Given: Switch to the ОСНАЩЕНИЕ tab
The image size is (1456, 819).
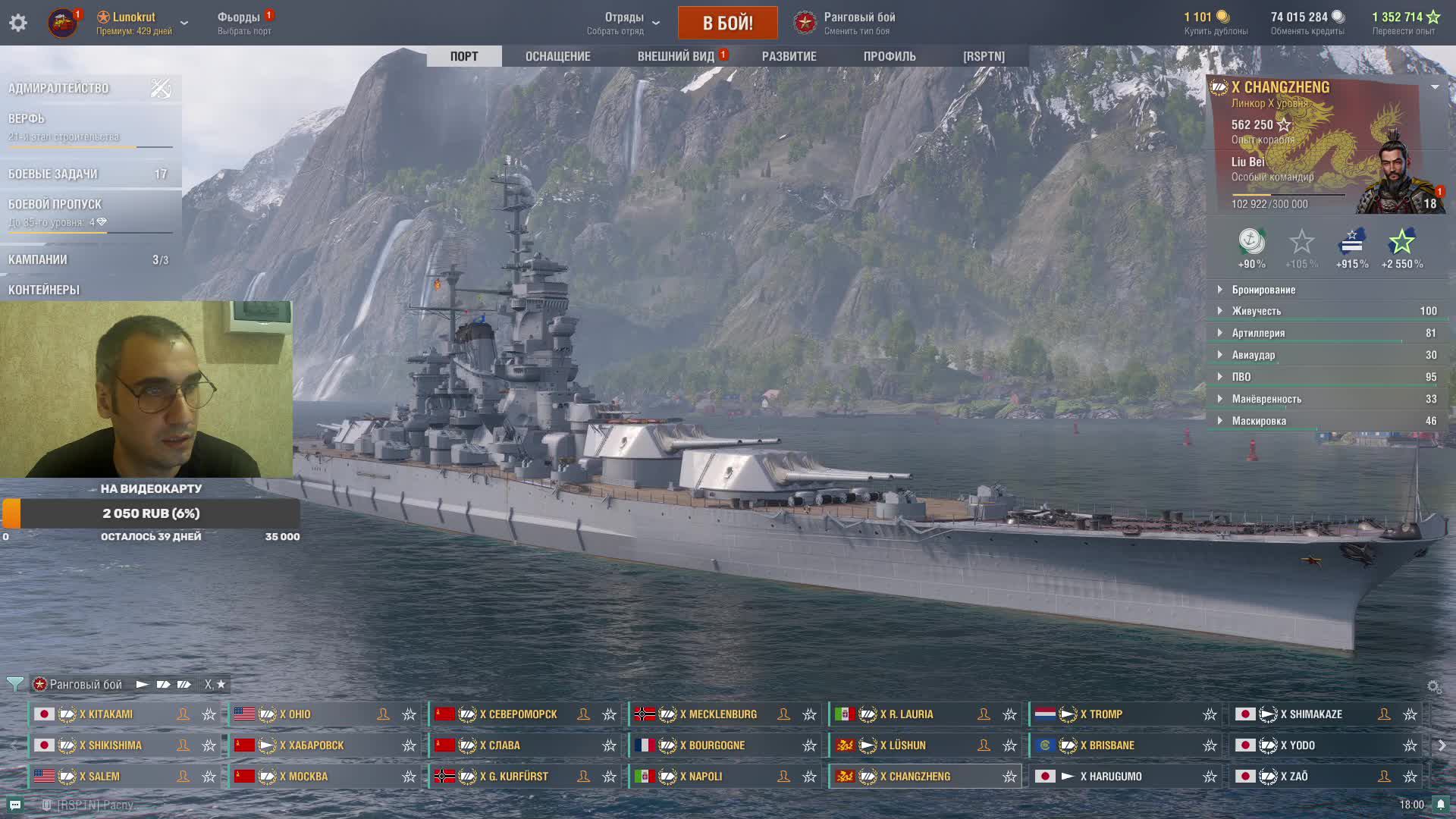Looking at the screenshot, I should pos(557,56).
